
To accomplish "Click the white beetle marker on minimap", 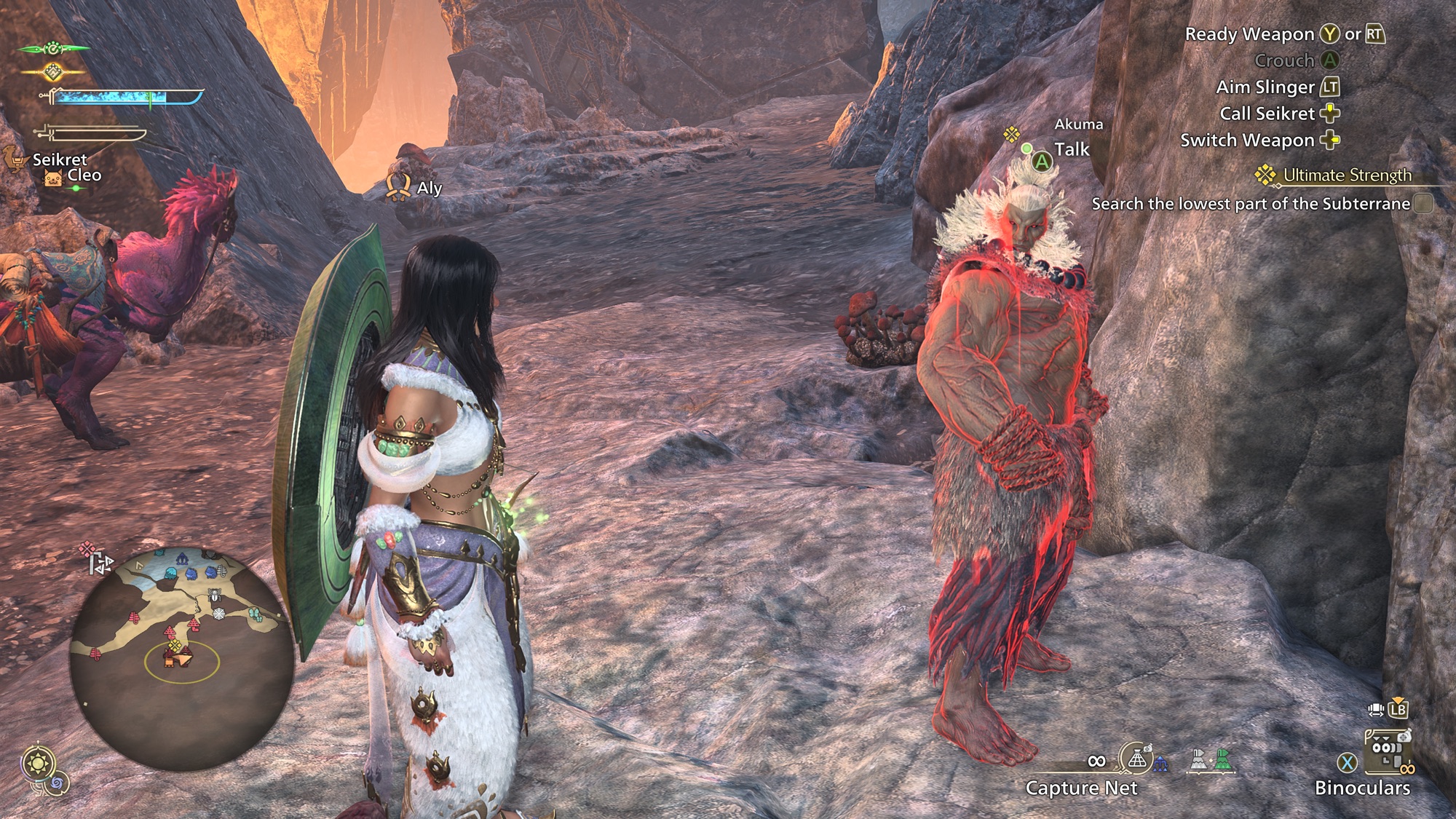I will [215, 596].
